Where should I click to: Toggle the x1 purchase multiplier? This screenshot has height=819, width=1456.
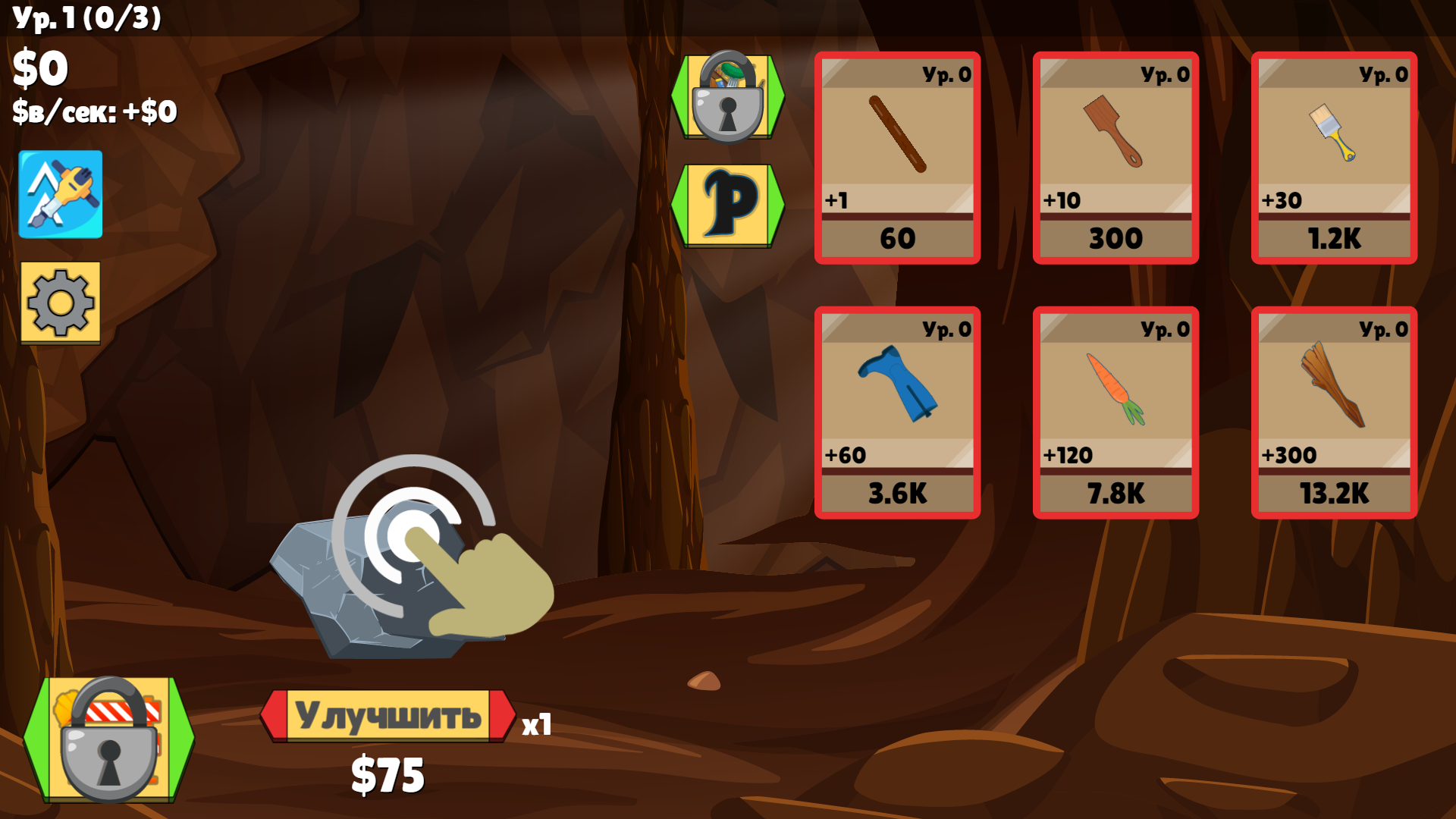[x=538, y=726]
